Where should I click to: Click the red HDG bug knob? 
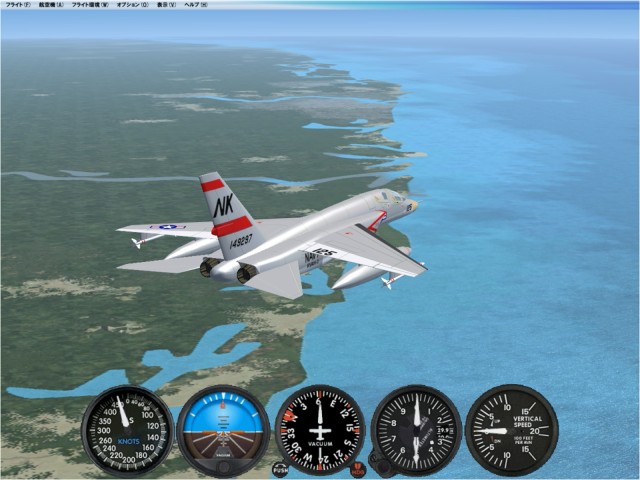358,467
